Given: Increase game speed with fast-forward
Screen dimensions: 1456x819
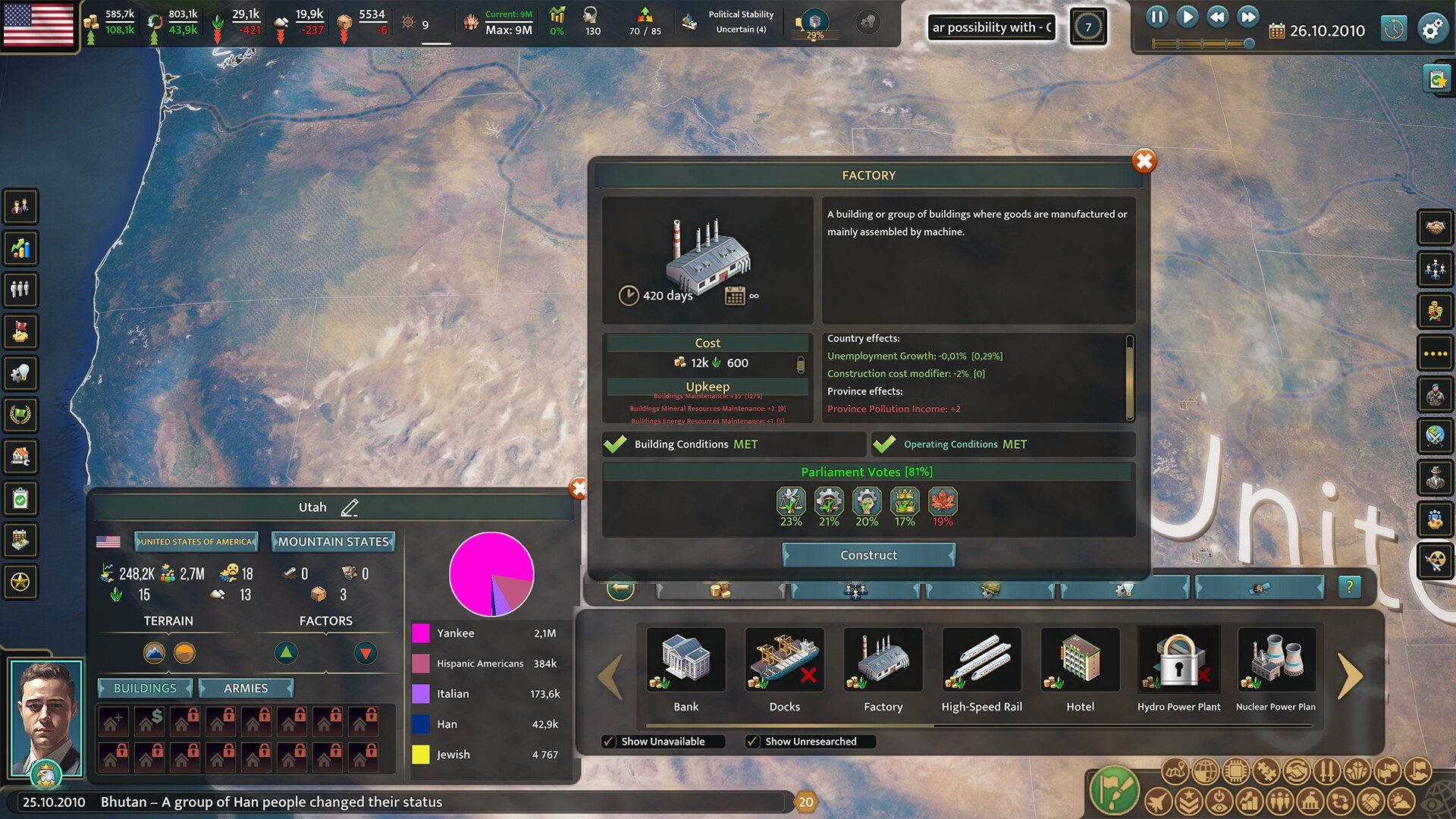Looking at the screenshot, I should [1247, 17].
